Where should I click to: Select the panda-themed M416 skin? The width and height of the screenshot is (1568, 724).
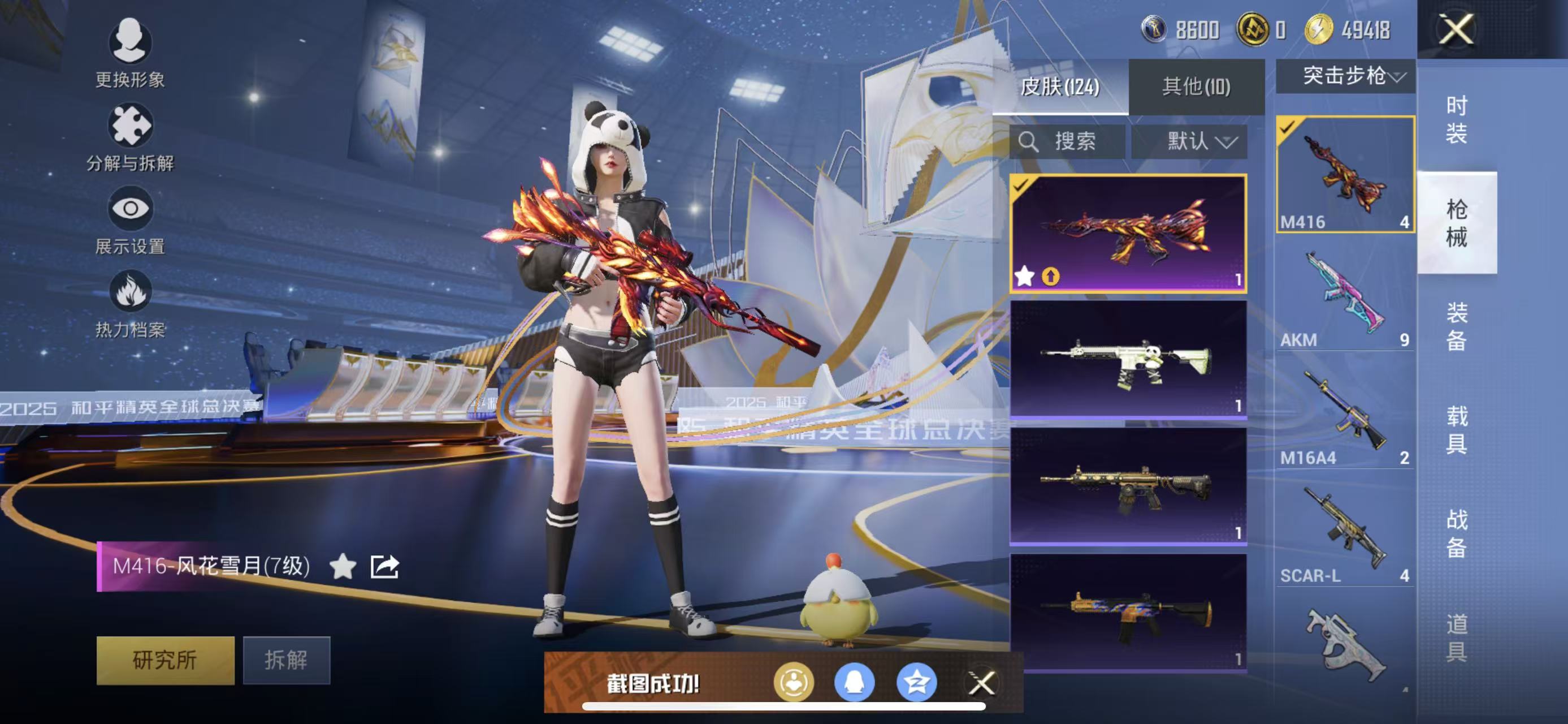1128,359
